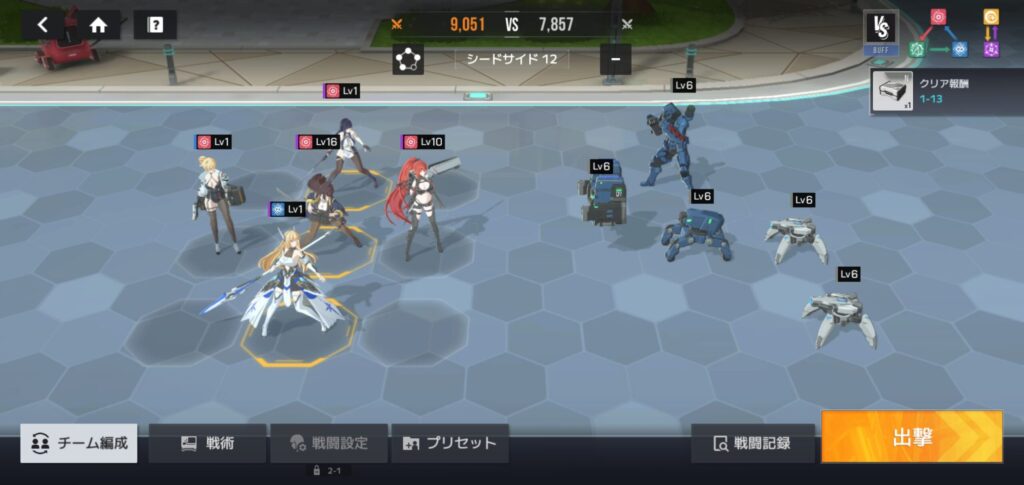Screen dimensions: 1024x485
Task: View the 戦闘記録 battle record
Action: pyautogui.click(x=752, y=443)
